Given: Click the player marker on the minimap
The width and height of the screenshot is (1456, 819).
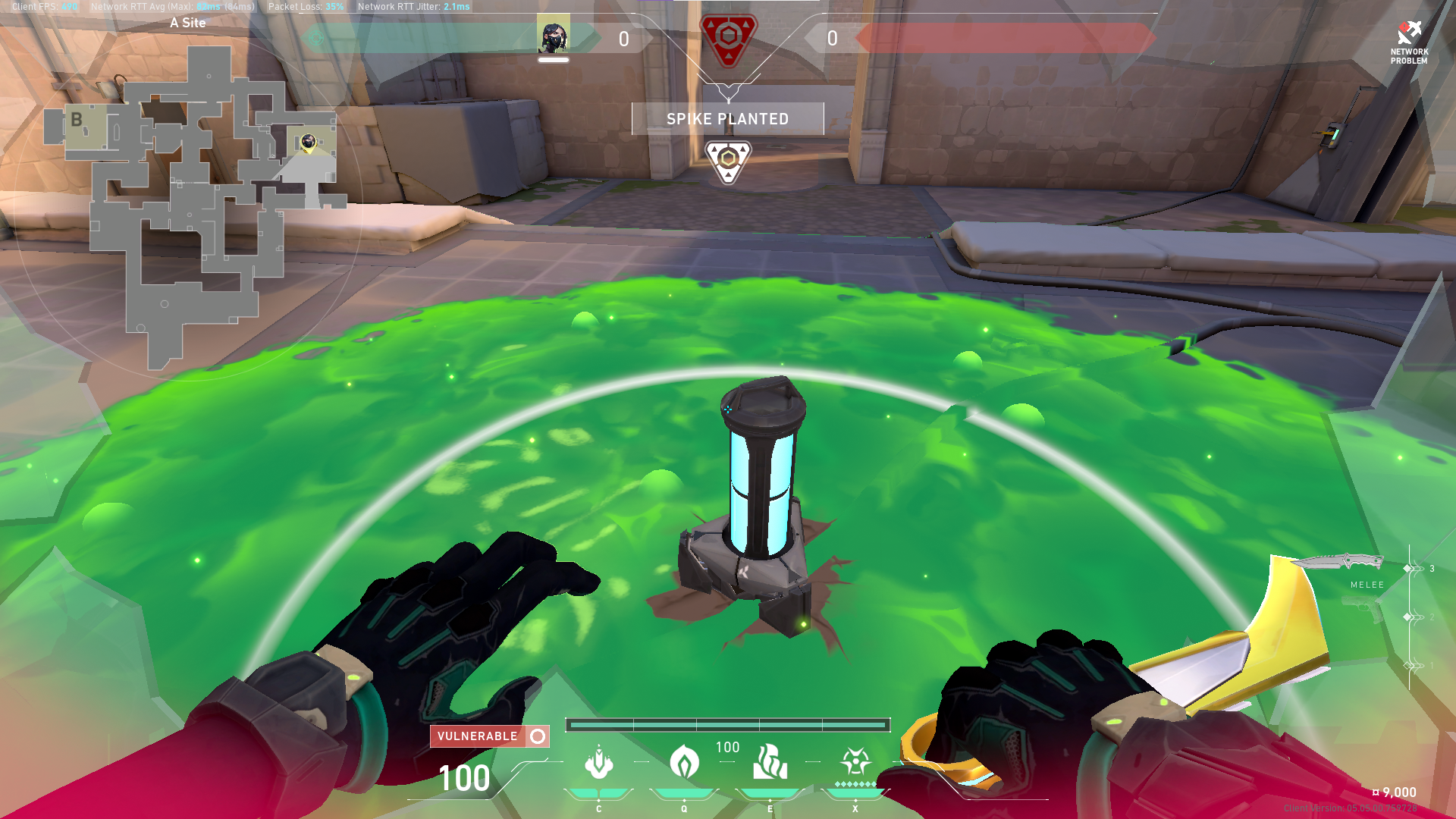Looking at the screenshot, I should (308, 142).
